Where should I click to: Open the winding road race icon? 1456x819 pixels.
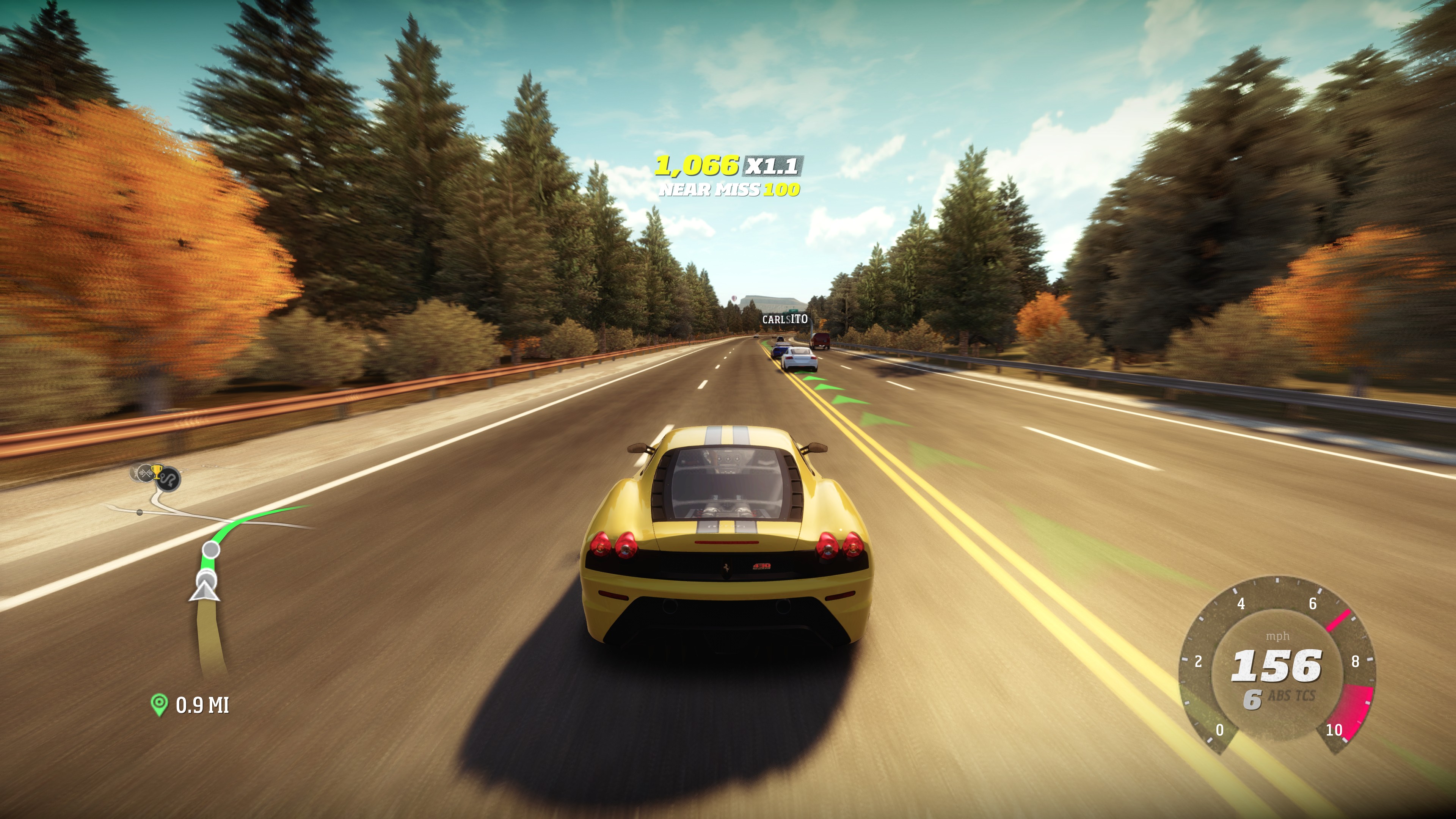click(168, 479)
